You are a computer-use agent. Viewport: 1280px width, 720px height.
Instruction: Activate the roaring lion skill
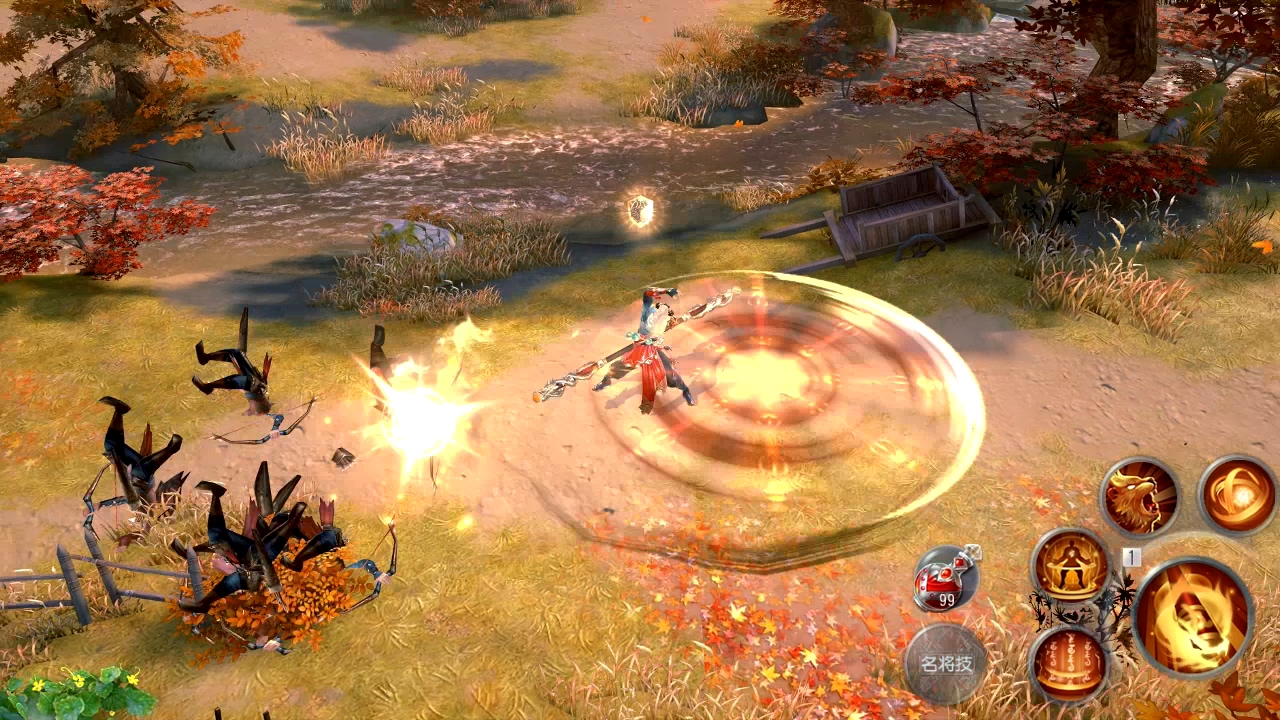point(1139,498)
